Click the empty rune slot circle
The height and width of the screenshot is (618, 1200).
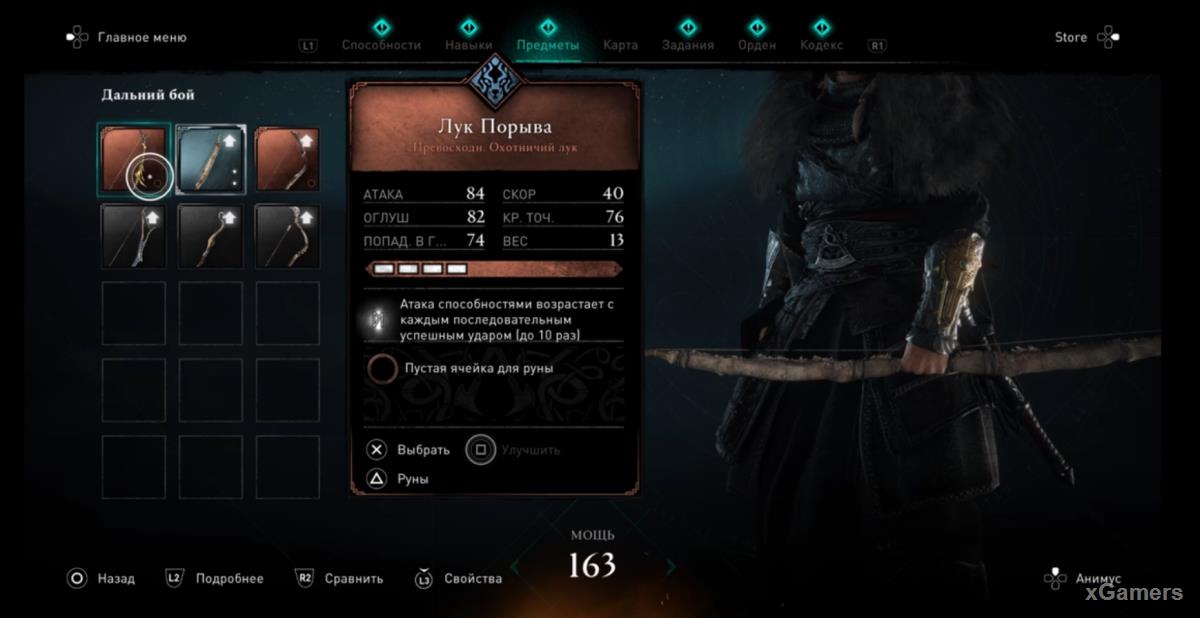pos(382,368)
